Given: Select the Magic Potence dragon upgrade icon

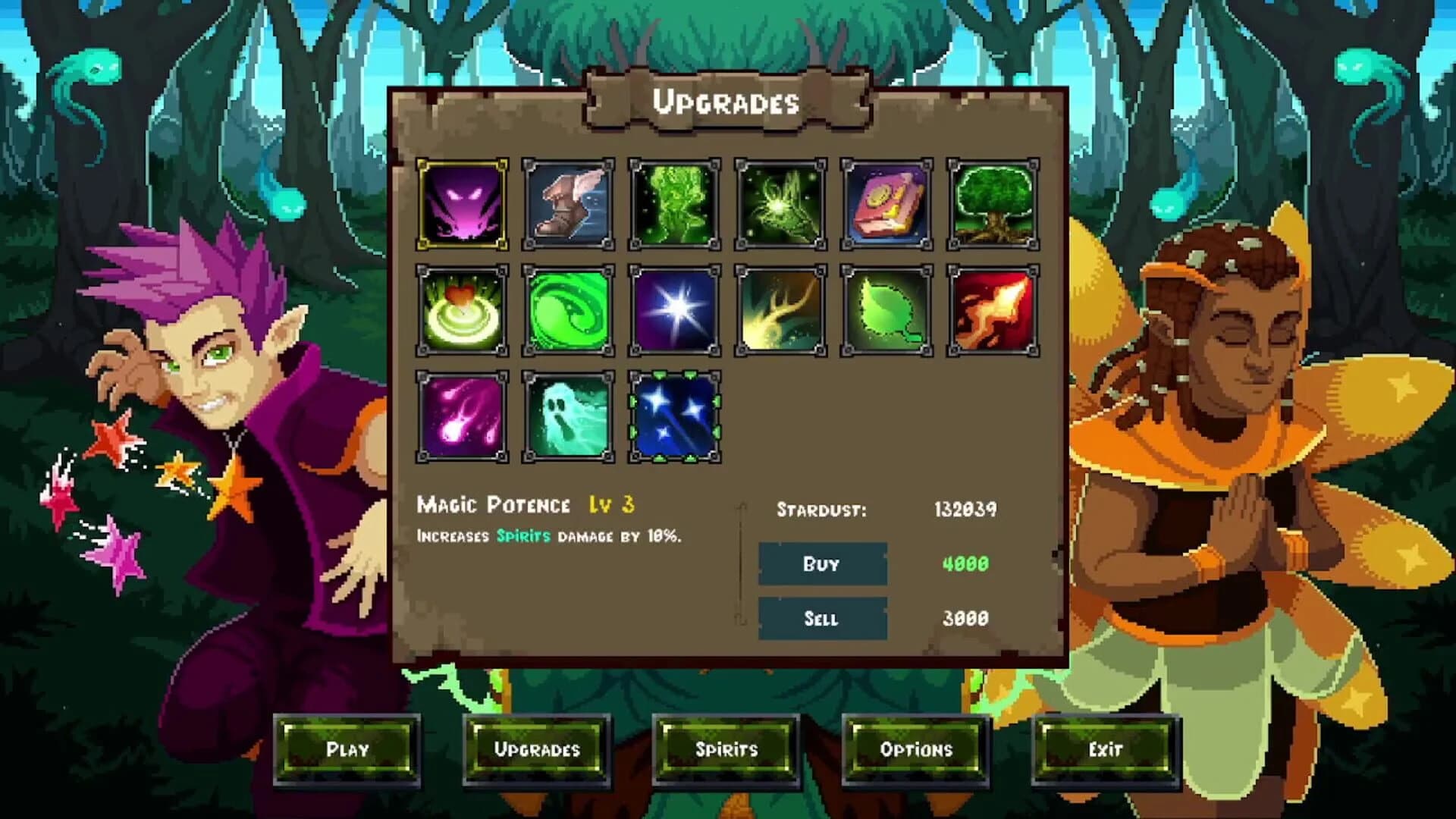Looking at the screenshot, I should [x=461, y=205].
